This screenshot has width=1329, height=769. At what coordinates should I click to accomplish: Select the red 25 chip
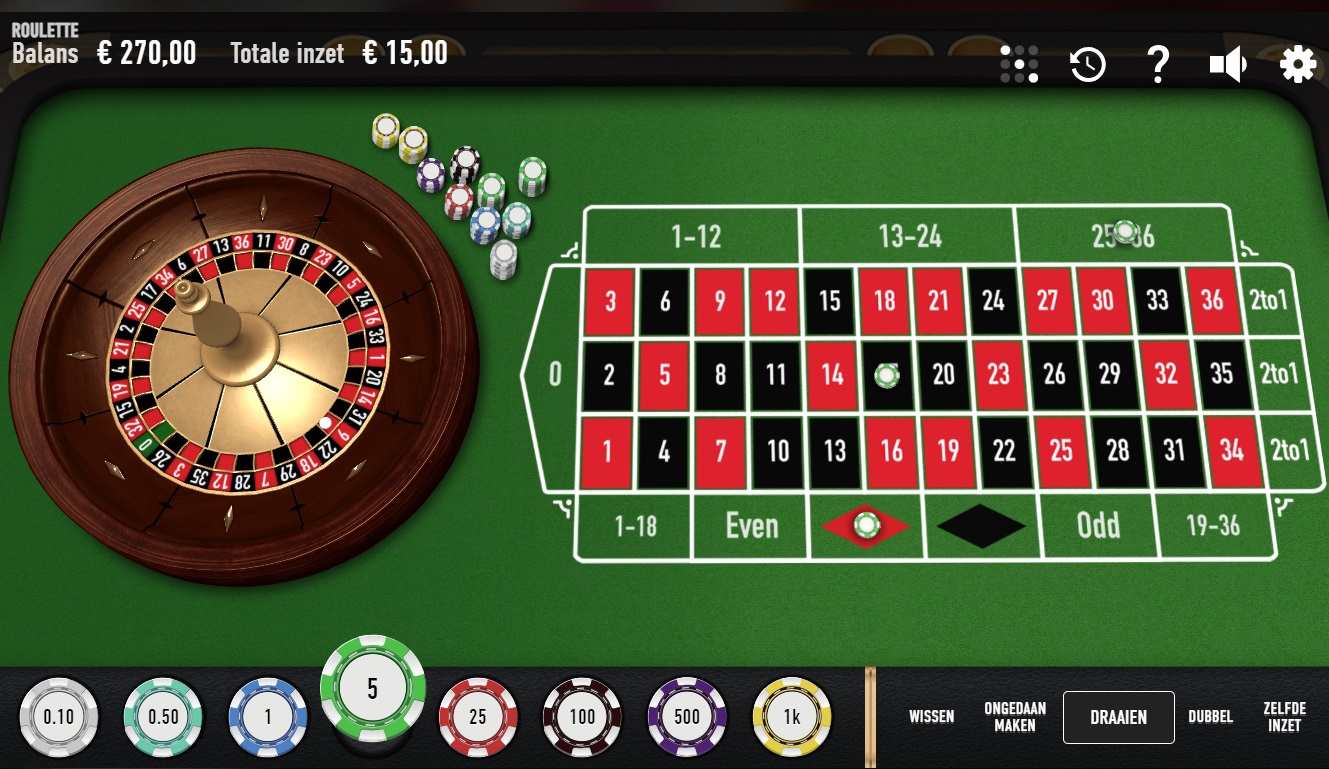point(477,717)
